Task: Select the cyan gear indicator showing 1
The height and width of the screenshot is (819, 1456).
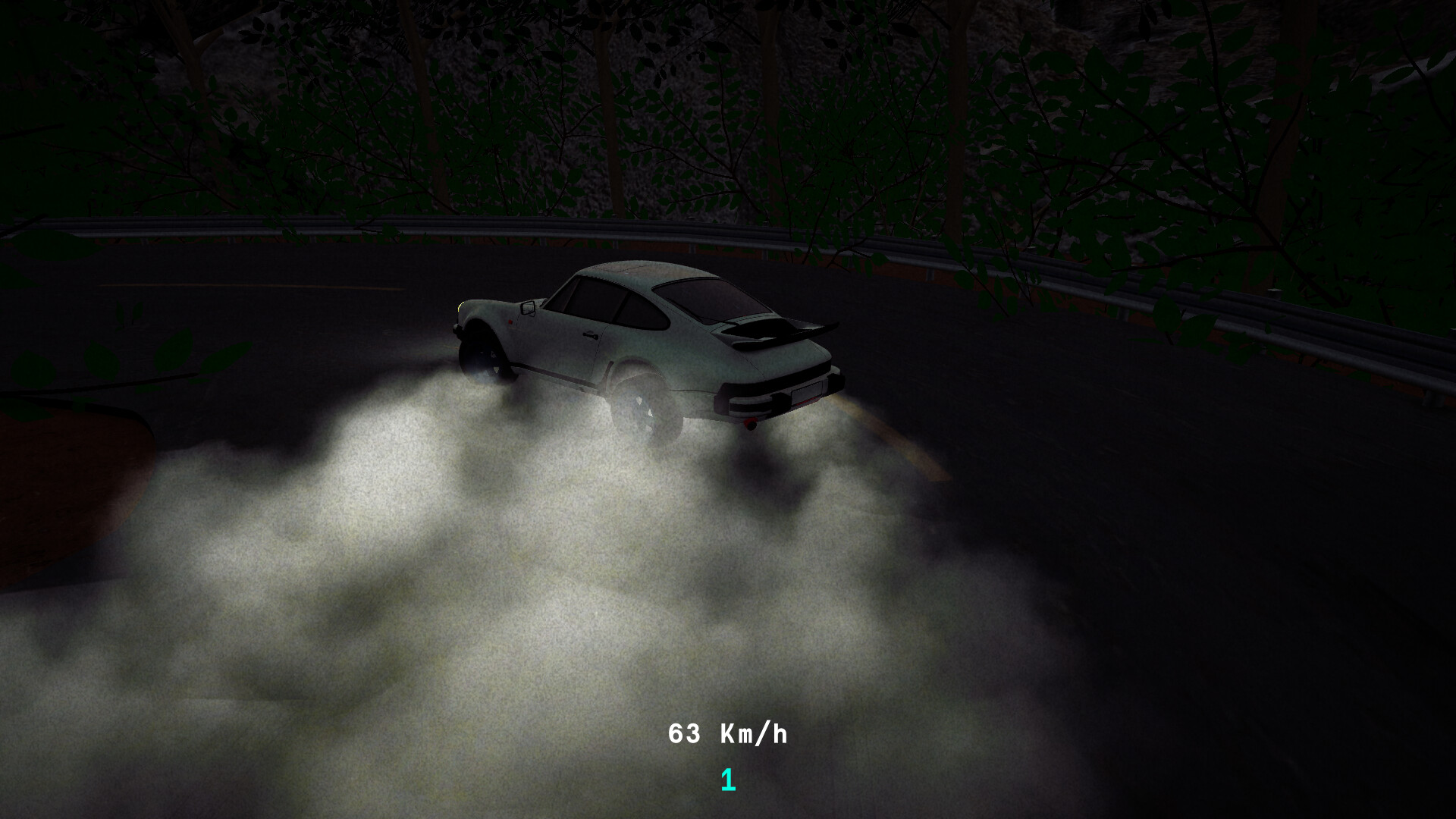Action: [x=726, y=778]
